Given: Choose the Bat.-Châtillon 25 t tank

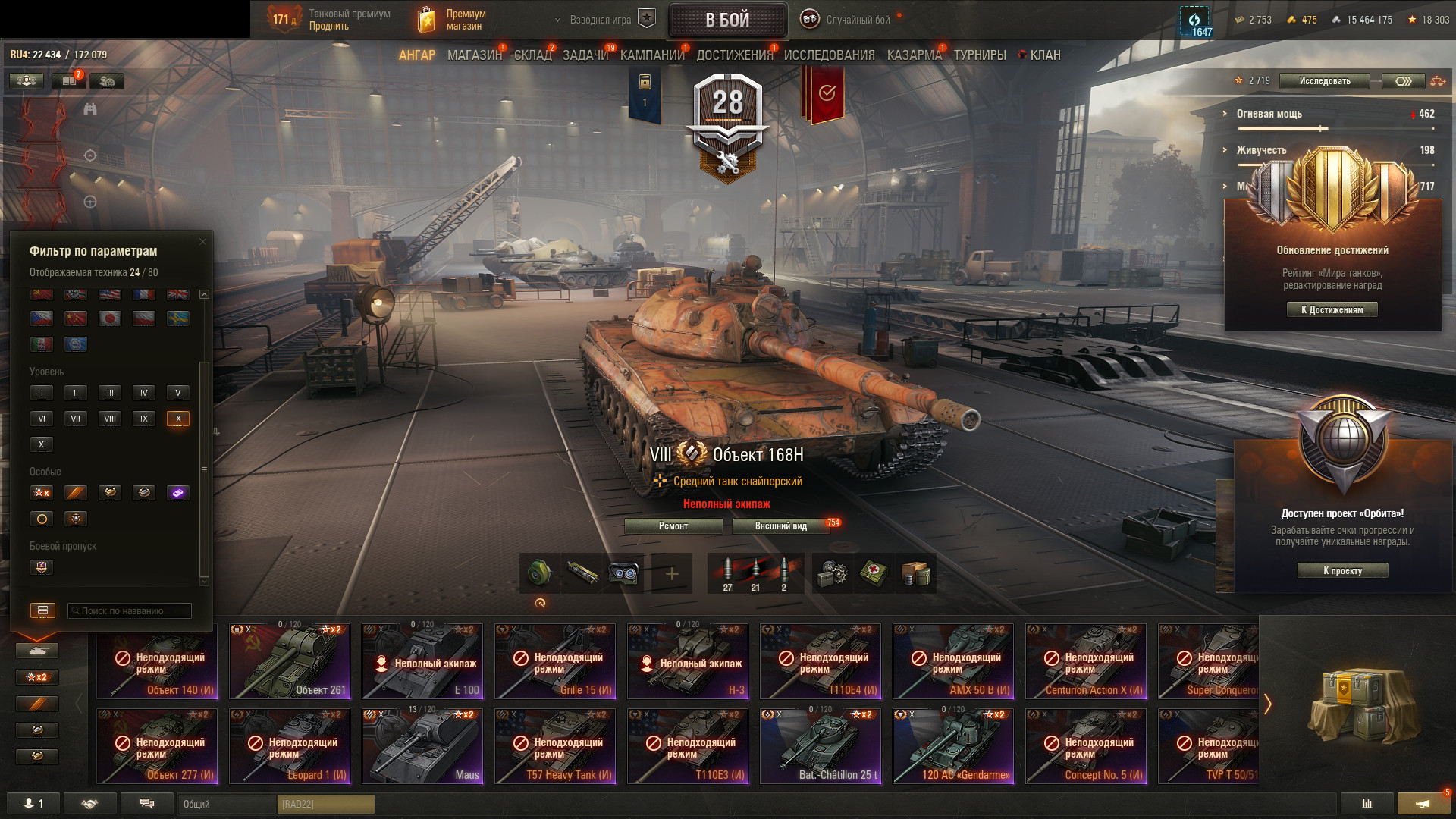Looking at the screenshot, I should (x=821, y=746).
